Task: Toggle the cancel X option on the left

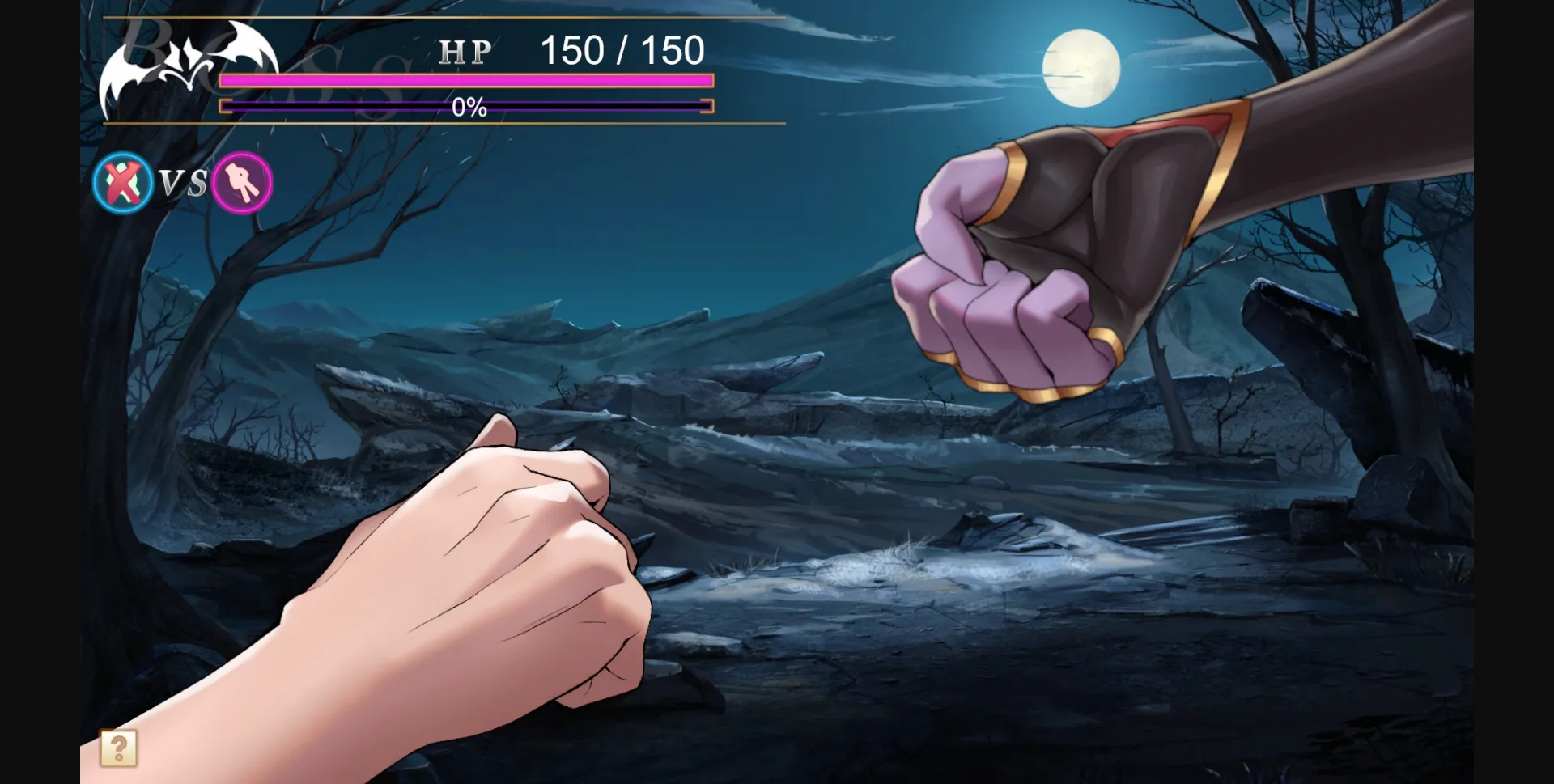Action: [x=121, y=183]
